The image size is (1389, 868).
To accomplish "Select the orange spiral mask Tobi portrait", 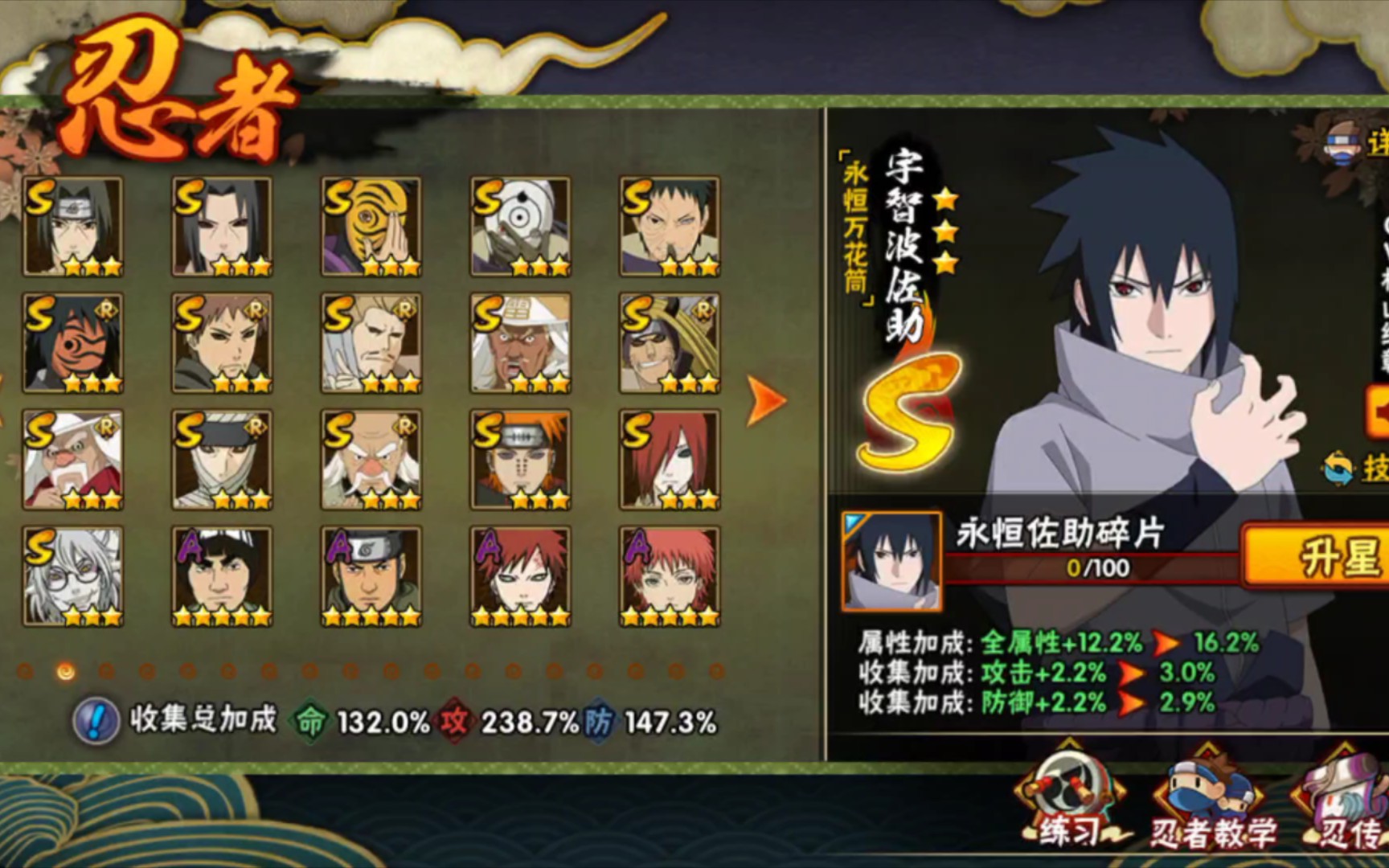I will click(371, 226).
